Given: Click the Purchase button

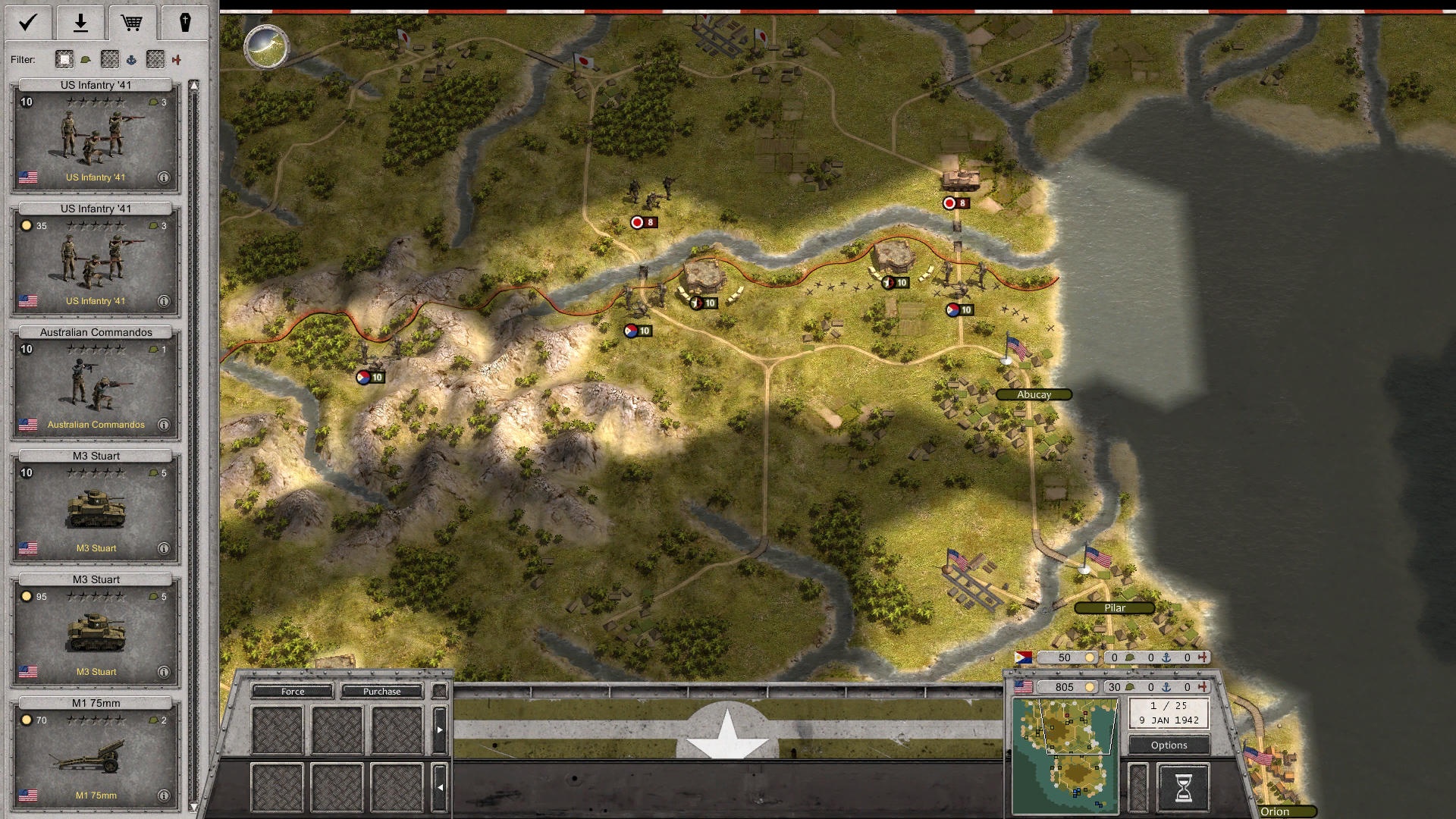Looking at the screenshot, I should (381, 692).
